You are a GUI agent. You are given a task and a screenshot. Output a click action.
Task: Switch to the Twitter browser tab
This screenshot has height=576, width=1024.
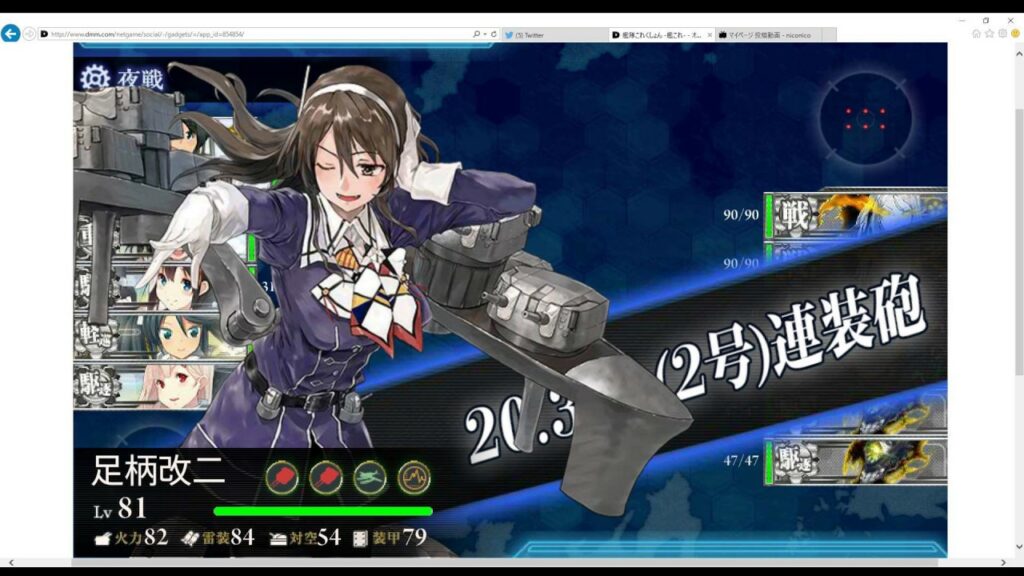click(x=553, y=35)
